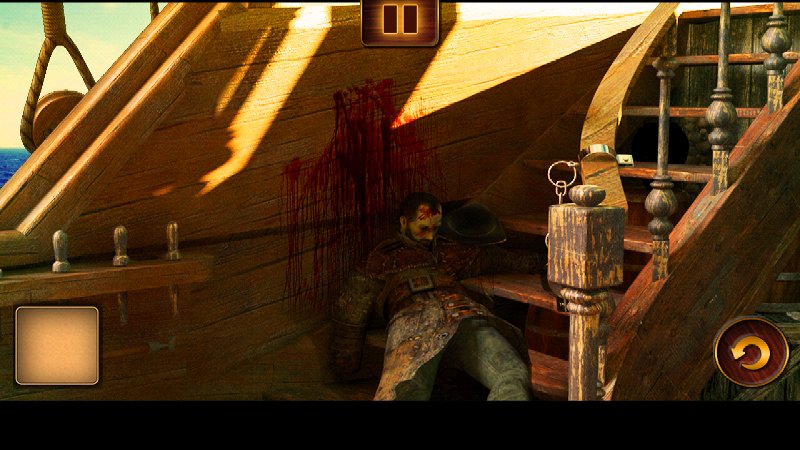This screenshot has width=800, height=450.
Task: Tap the circular arrow back button
Action: point(751,351)
